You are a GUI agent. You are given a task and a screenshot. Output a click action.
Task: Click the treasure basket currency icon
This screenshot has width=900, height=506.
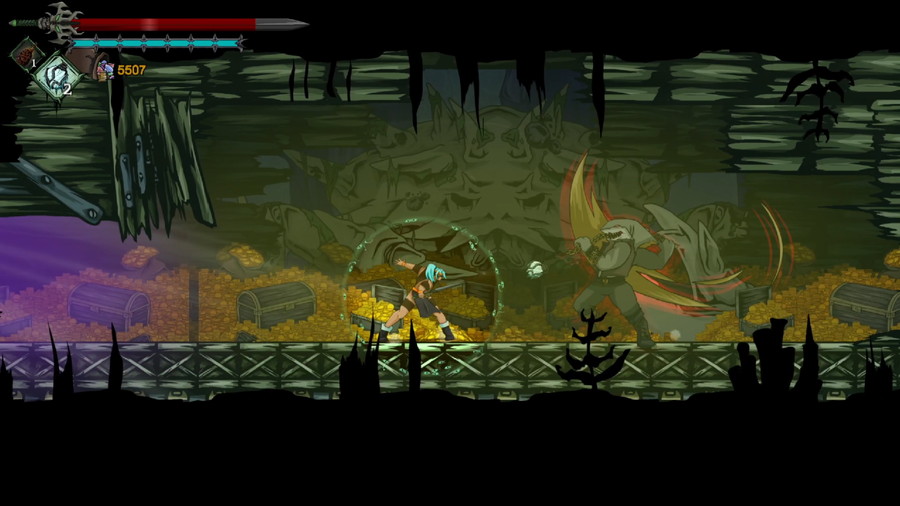[105, 70]
